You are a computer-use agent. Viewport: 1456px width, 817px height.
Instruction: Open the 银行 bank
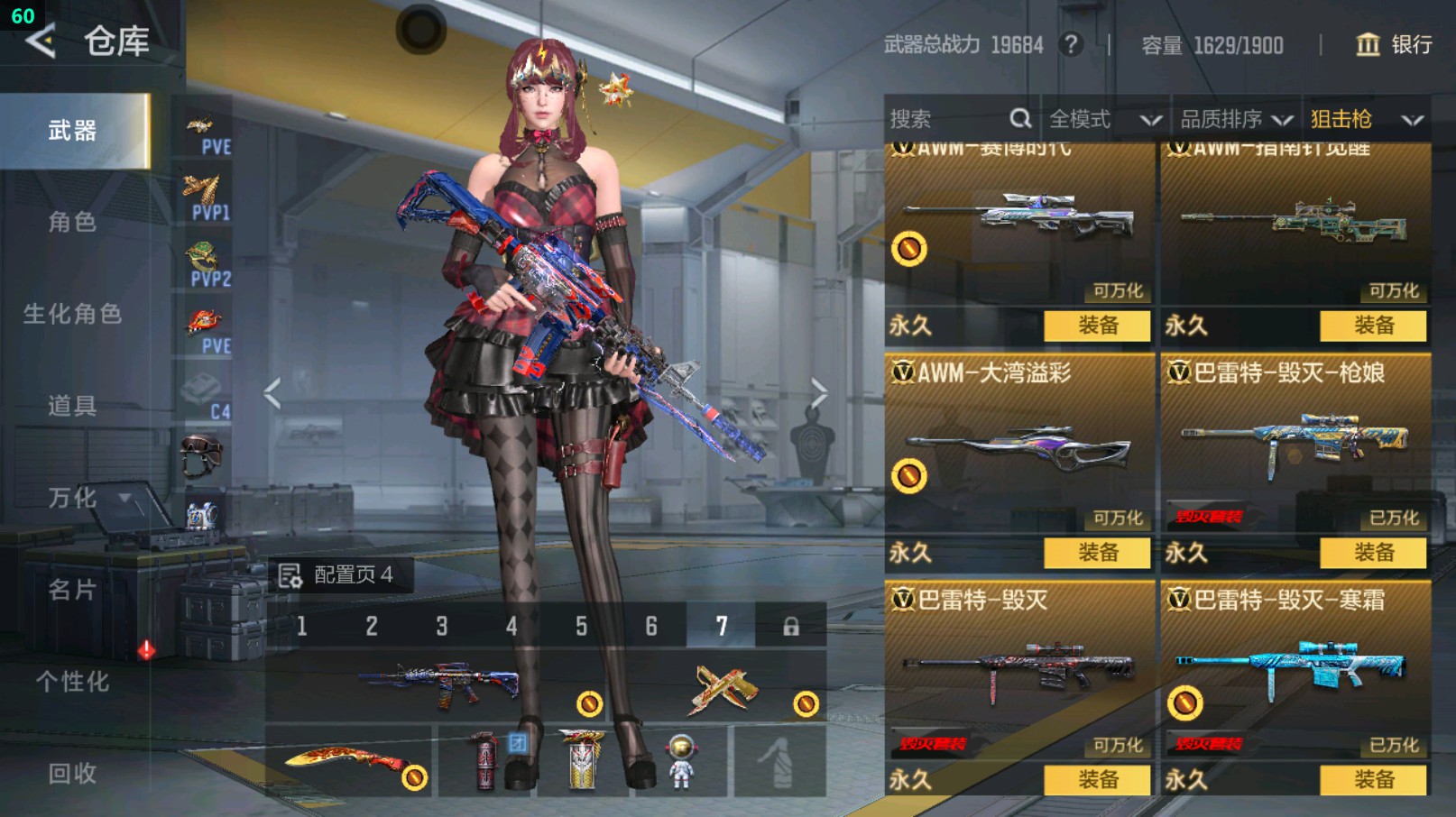pos(1395,44)
